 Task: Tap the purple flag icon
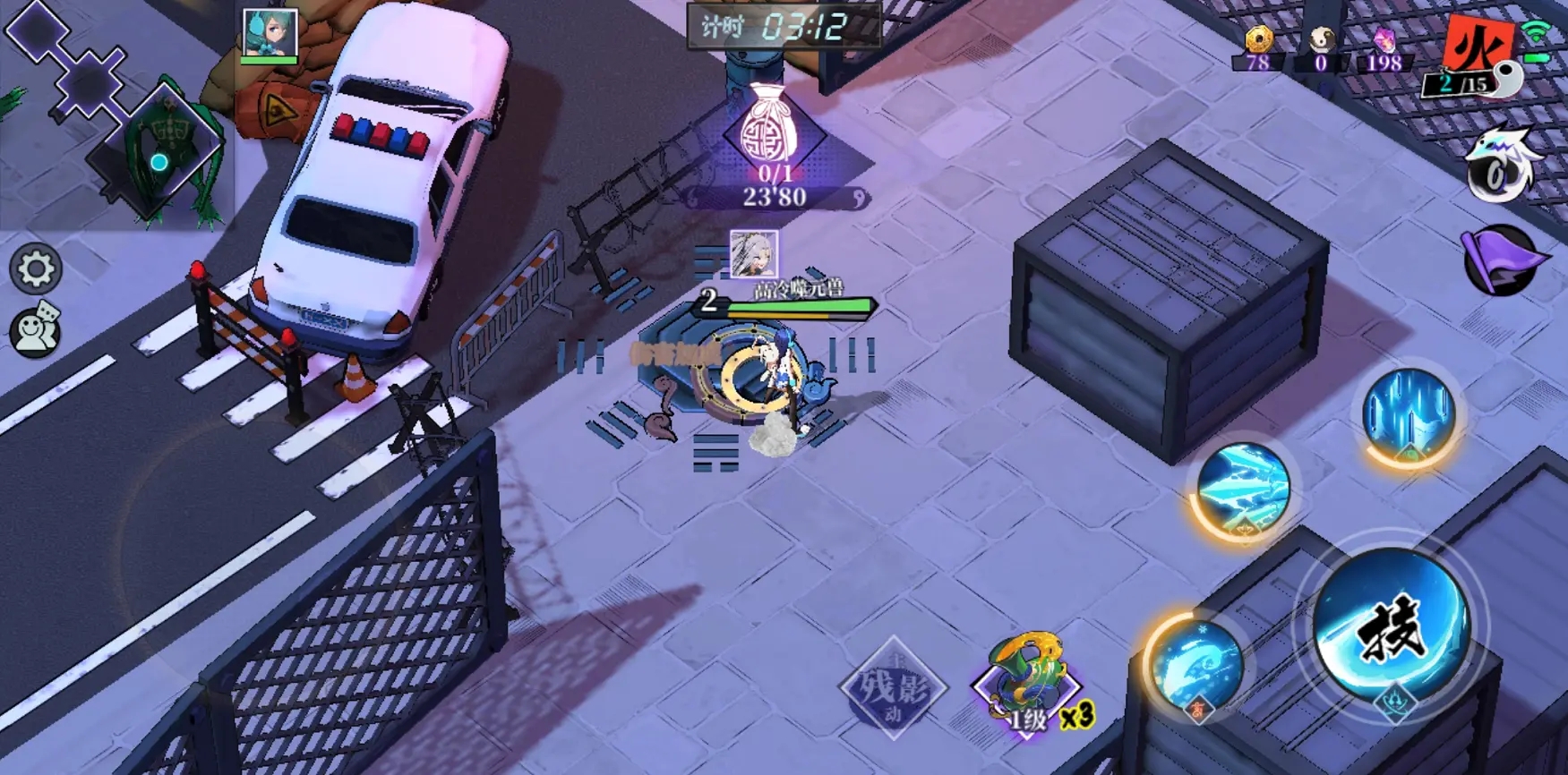click(x=1503, y=260)
